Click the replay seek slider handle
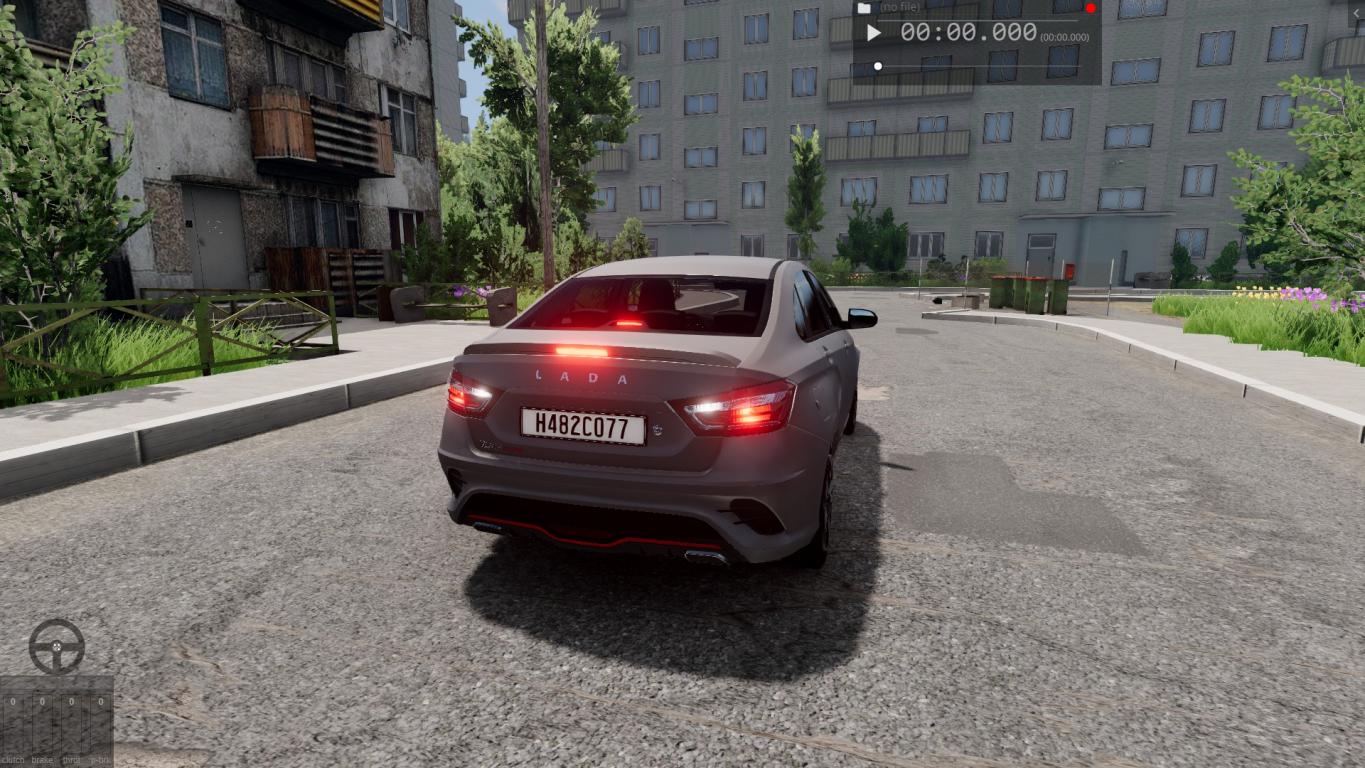 [878, 67]
